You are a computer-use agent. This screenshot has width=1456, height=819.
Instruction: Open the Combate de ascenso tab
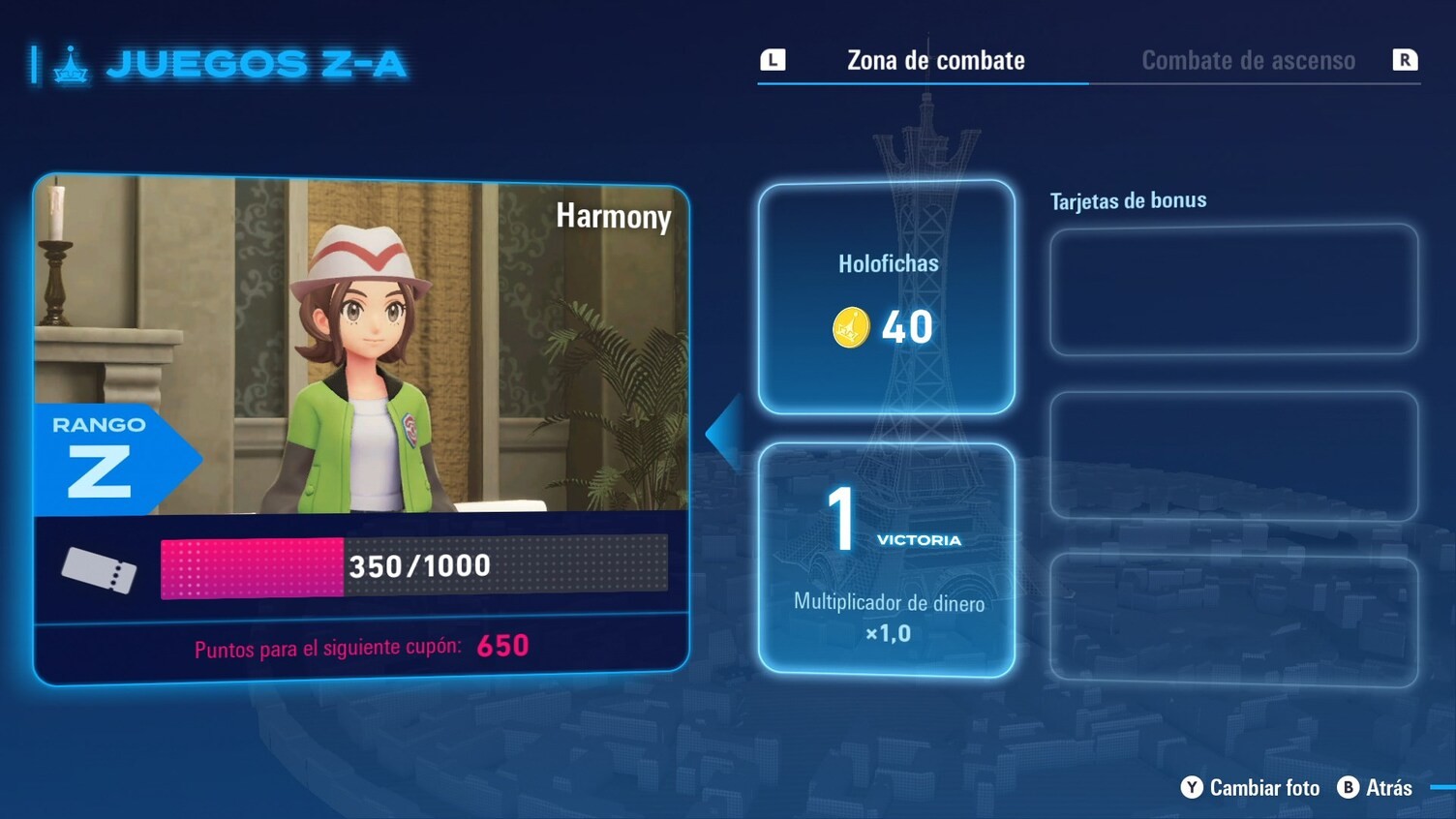coord(1247,61)
